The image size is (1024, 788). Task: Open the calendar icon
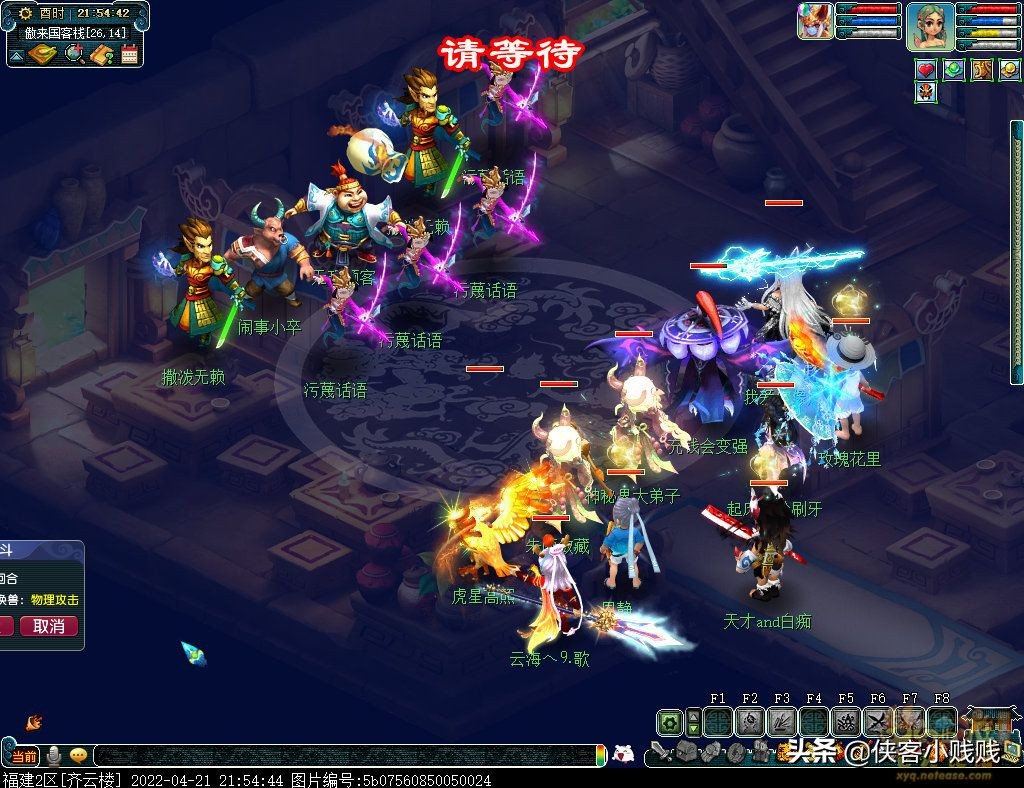point(129,54)
